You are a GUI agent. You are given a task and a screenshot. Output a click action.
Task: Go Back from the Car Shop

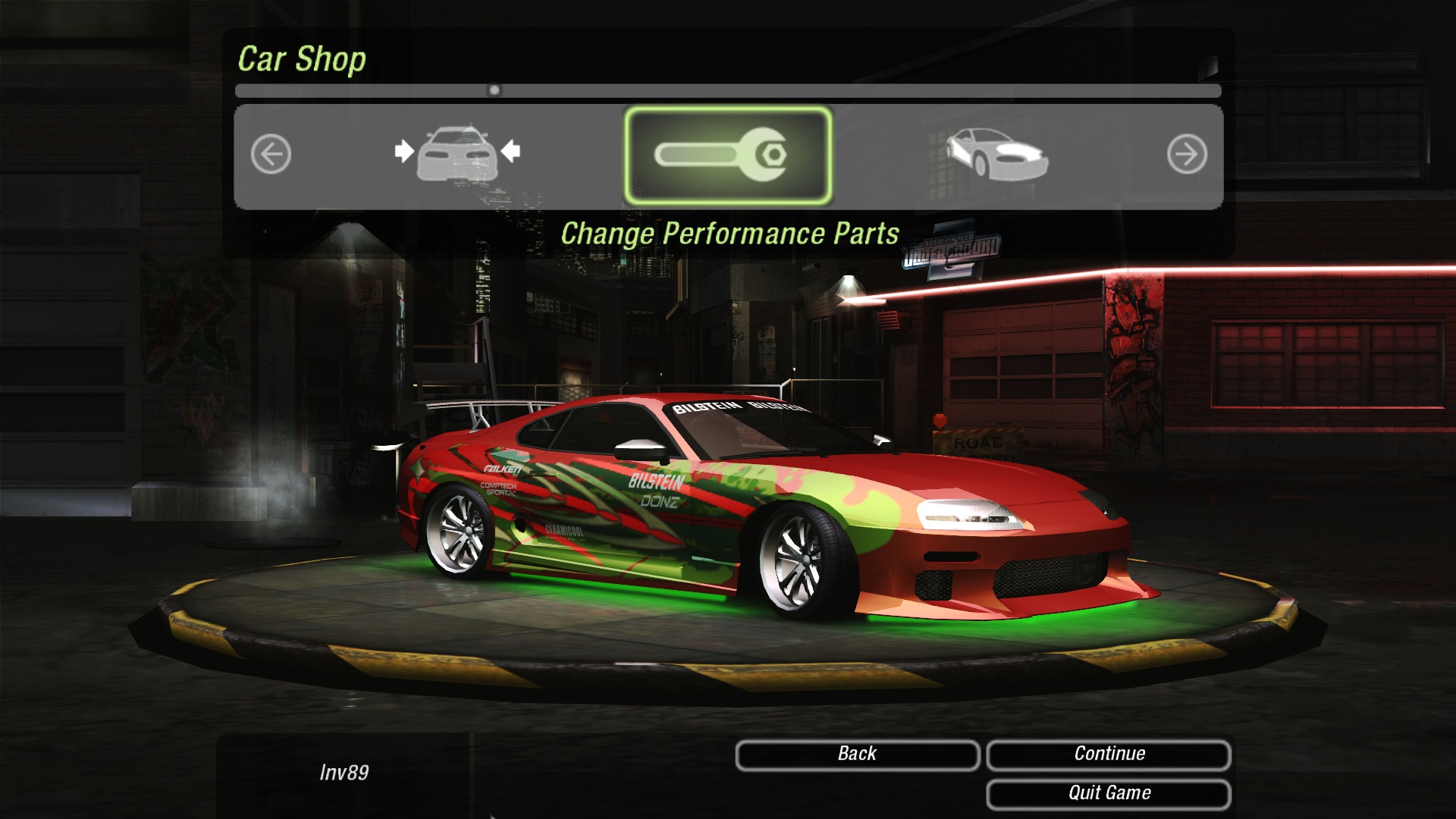click(857, 755)
